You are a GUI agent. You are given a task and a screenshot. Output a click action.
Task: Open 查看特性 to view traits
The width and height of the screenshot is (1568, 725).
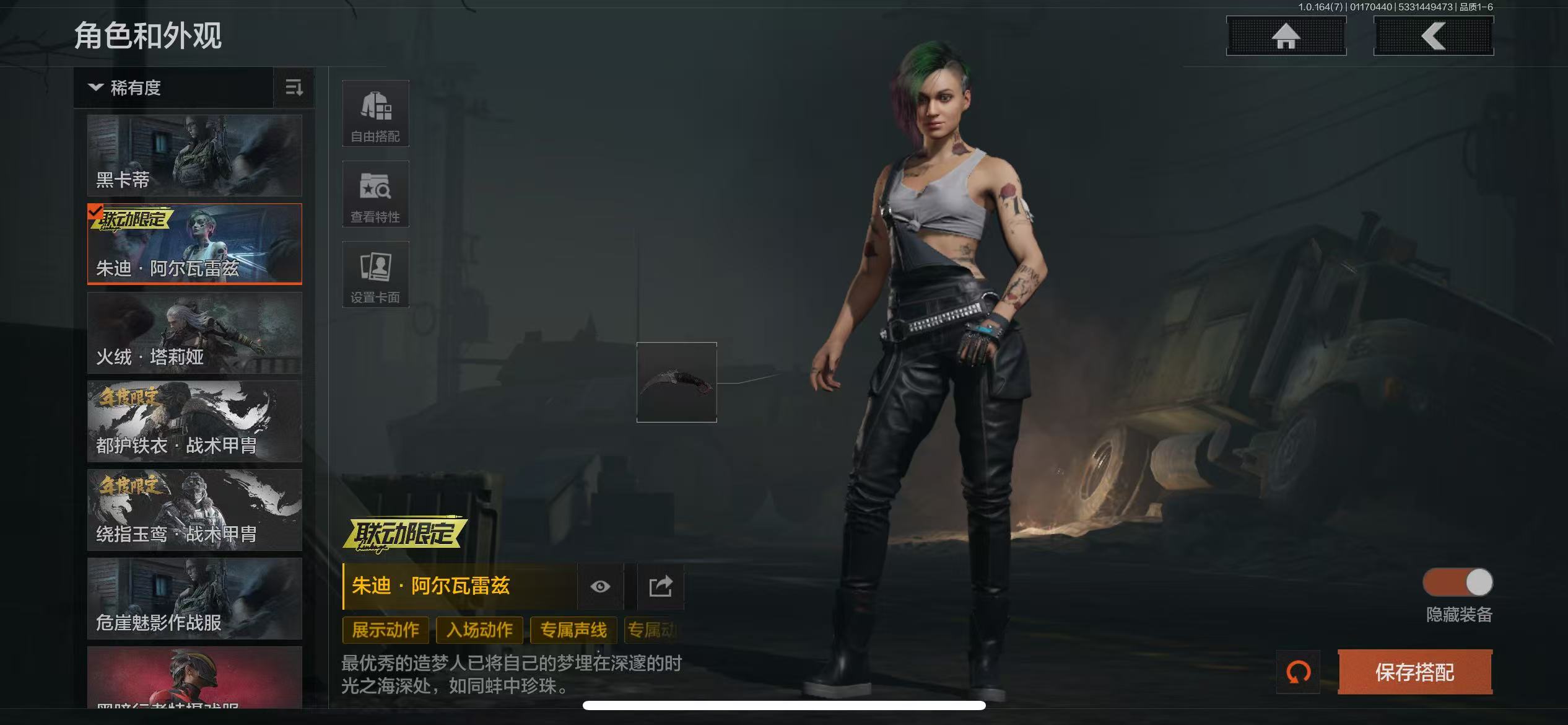[375, 195]
